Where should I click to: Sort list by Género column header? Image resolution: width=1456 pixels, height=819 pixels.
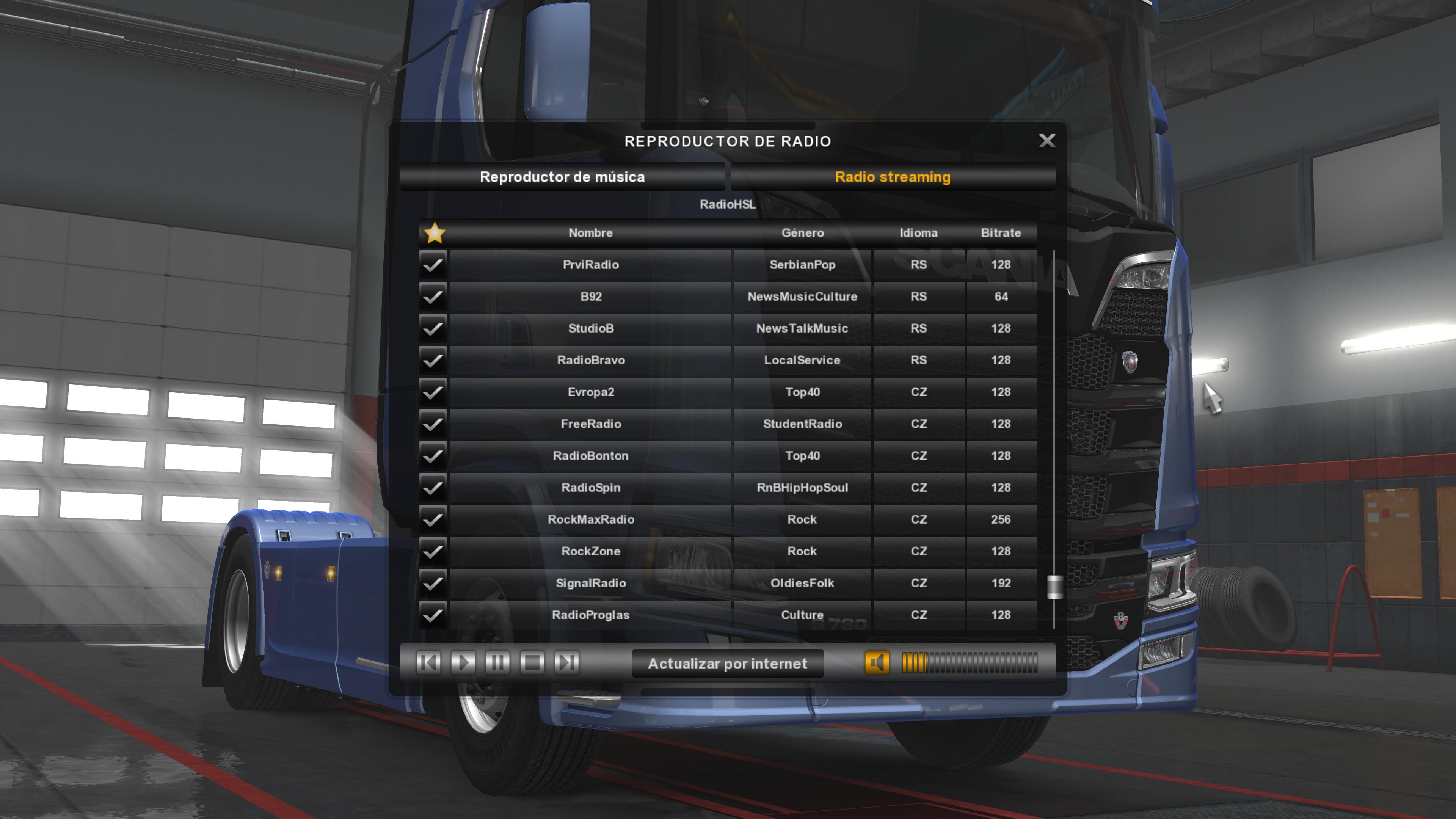[802, 233]
